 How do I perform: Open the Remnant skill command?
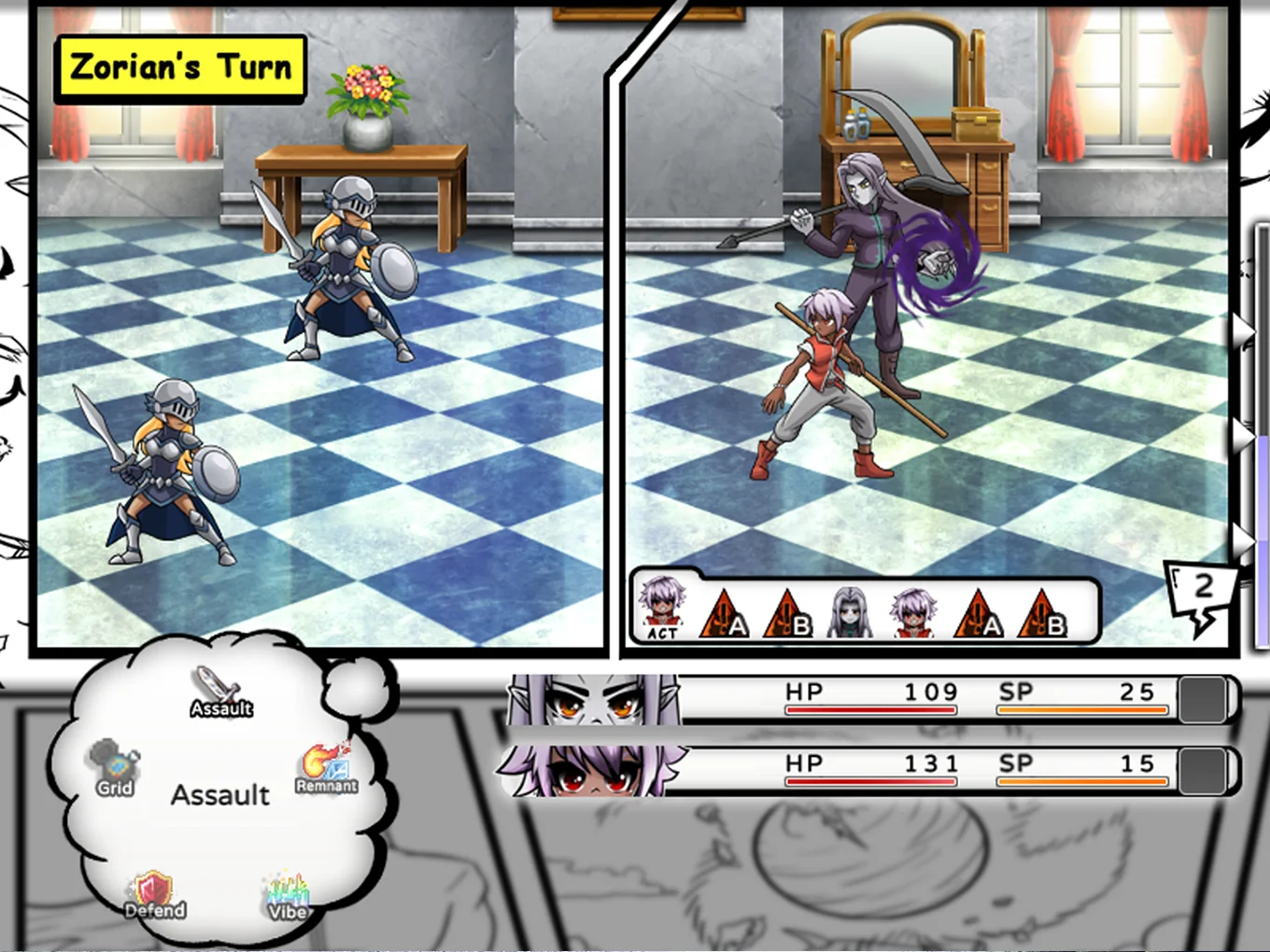coord(326,767)
